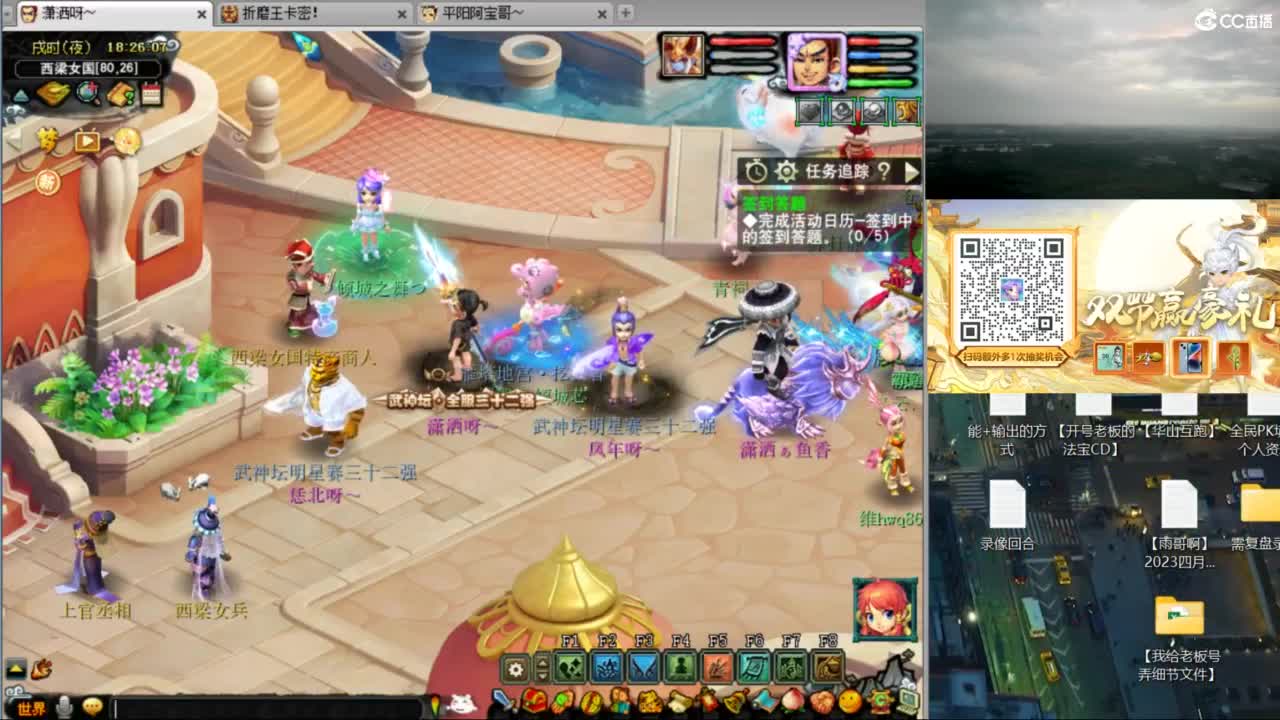Expand the 任务追踪 panel side arrow
Image resolution: width=1280 pixels, height=720 pixels.
tap(912, 170)
